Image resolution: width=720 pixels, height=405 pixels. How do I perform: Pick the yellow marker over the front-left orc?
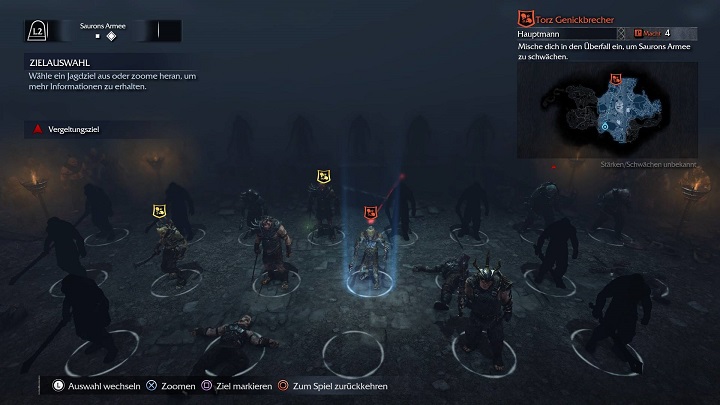pyautogui.click(x=159, y=210)
